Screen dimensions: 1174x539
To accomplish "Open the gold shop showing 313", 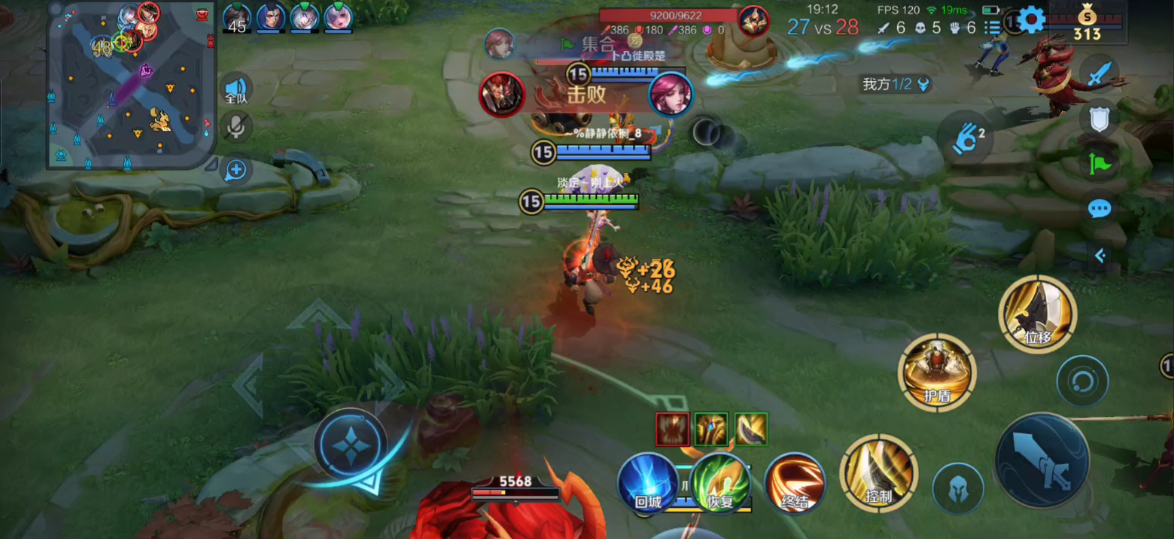I will [x=1086, y=22].
